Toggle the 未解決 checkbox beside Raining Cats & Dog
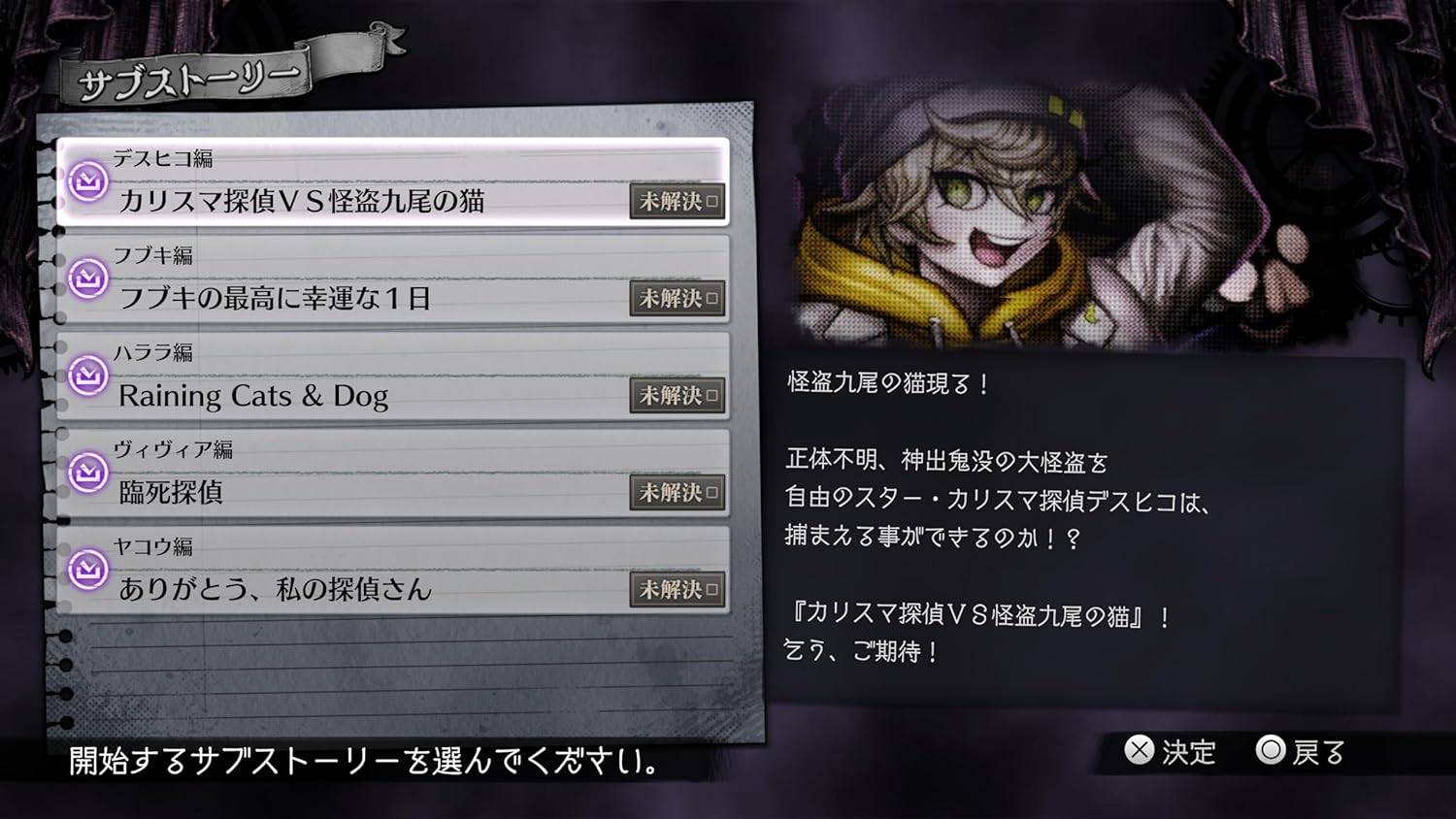This screenshot has width=1456, height=819. point(678,396)
